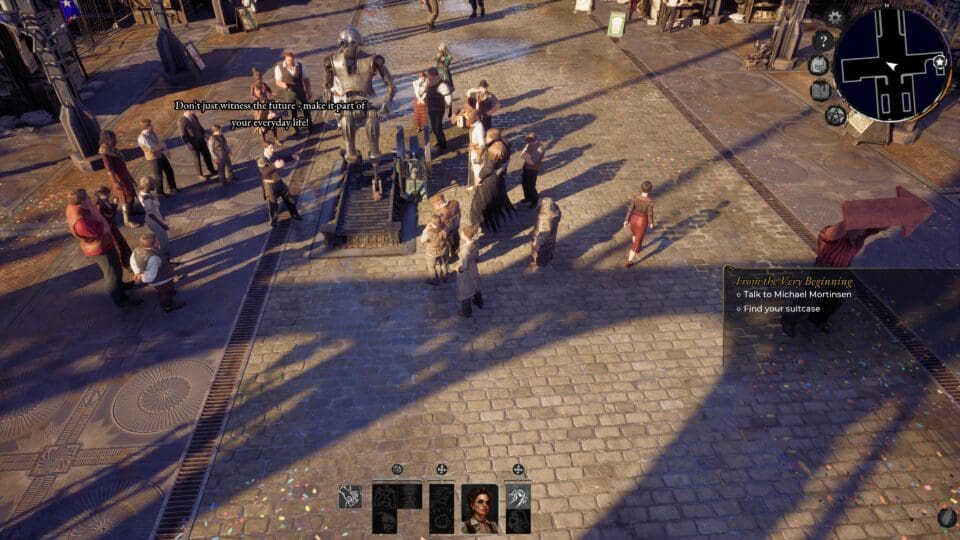Select the star quest marker on the minimap
The height and width of the screenshot is (540, 960).
click(939, 62)
